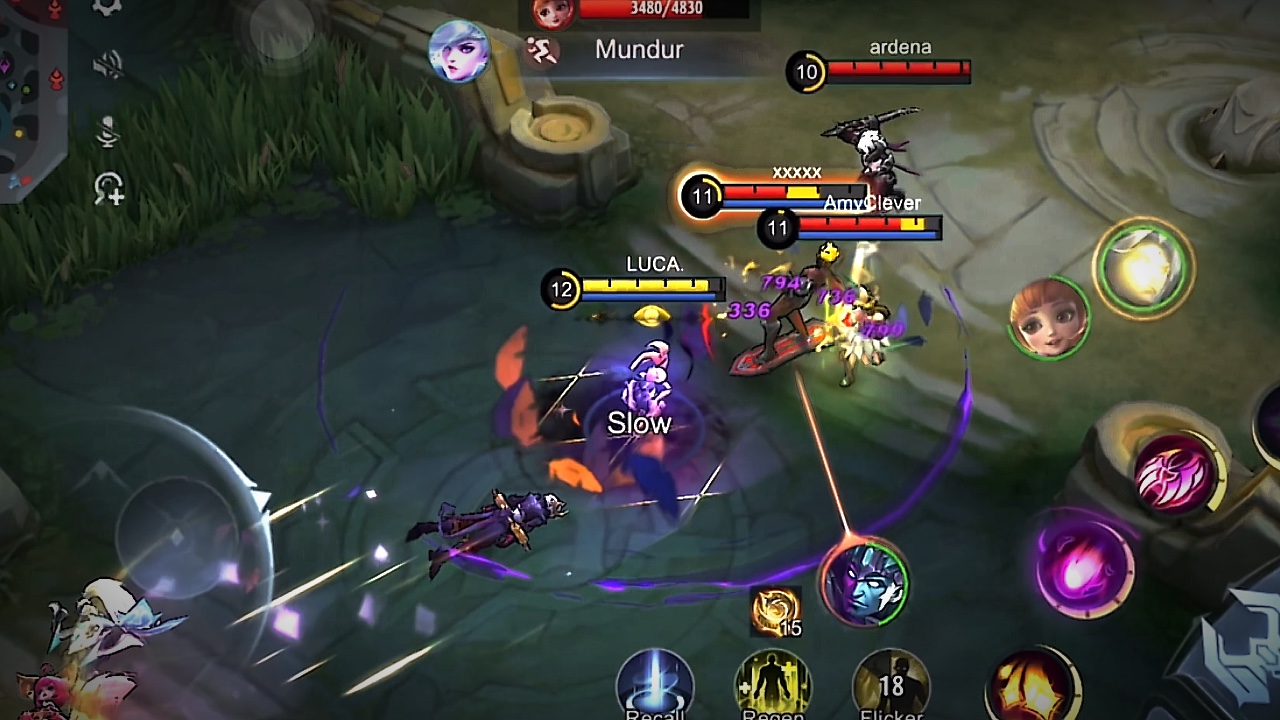Activate the glowing yellow orb skill
Image resolution: width=1280 pixels, height=720 pixels.
1142,267
